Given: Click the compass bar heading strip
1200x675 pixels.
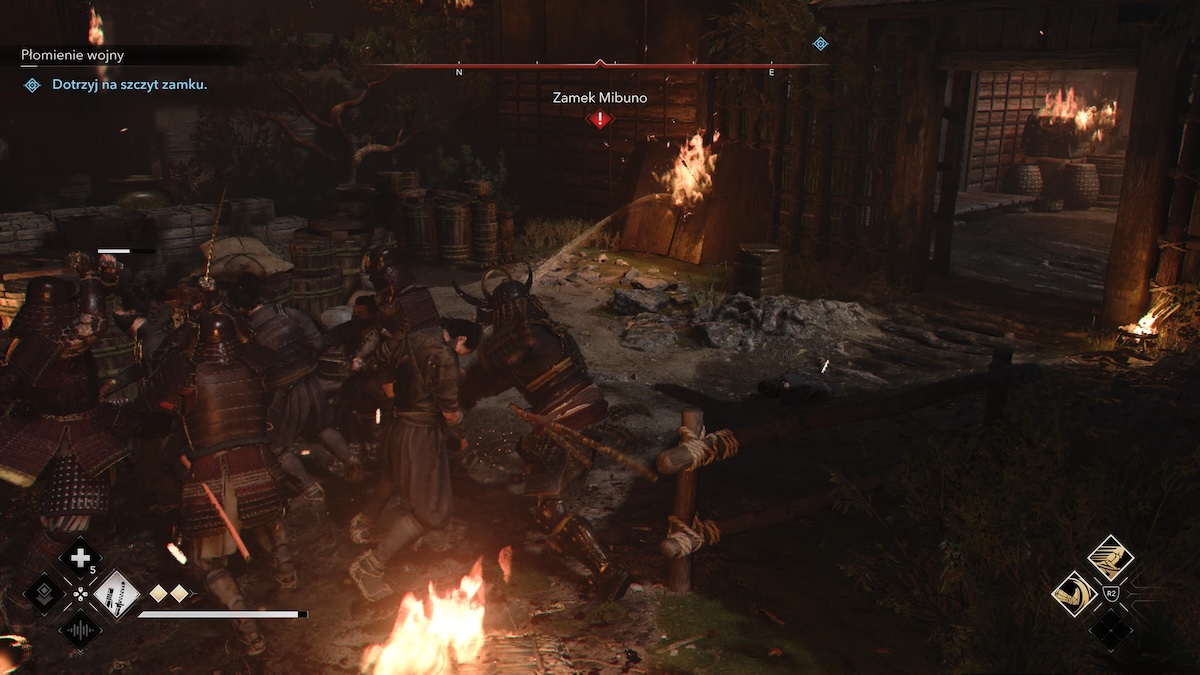Looking at the screenshot, I should pyautogui.click(x=600, y=67).
